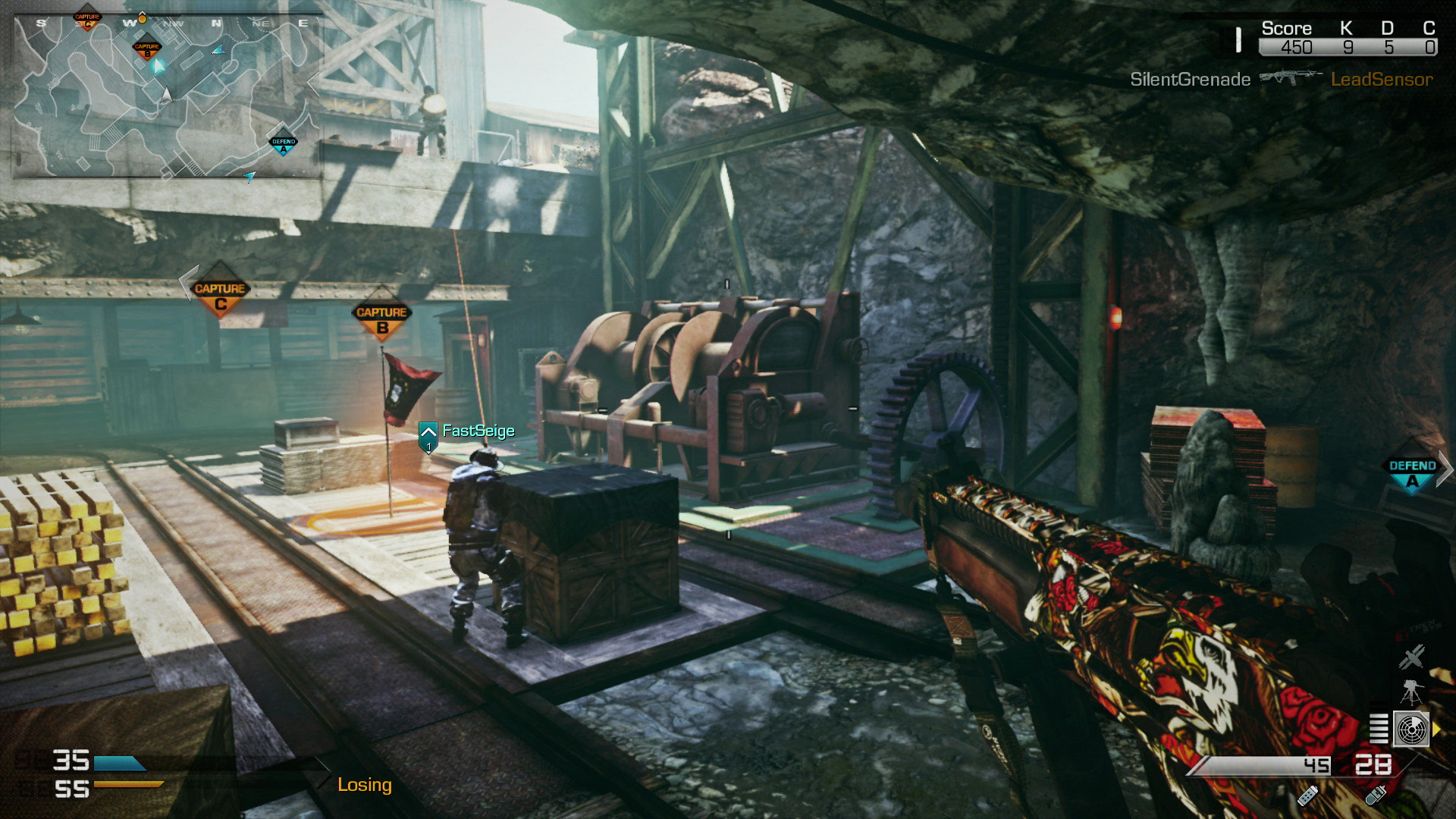This screenshot has width=1456, height=819.
Task: Open the Score column header in the scoreboard
Action: pos(1286,28)
